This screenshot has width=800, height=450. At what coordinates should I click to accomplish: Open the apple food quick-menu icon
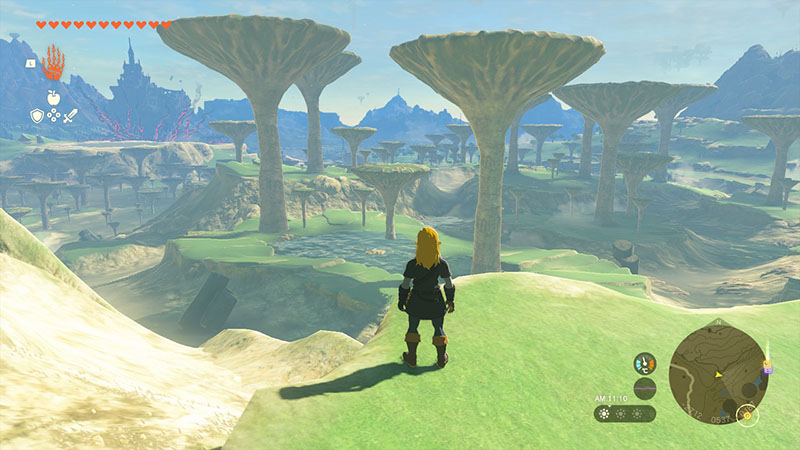pyautogui.click(x=53, y=98)
